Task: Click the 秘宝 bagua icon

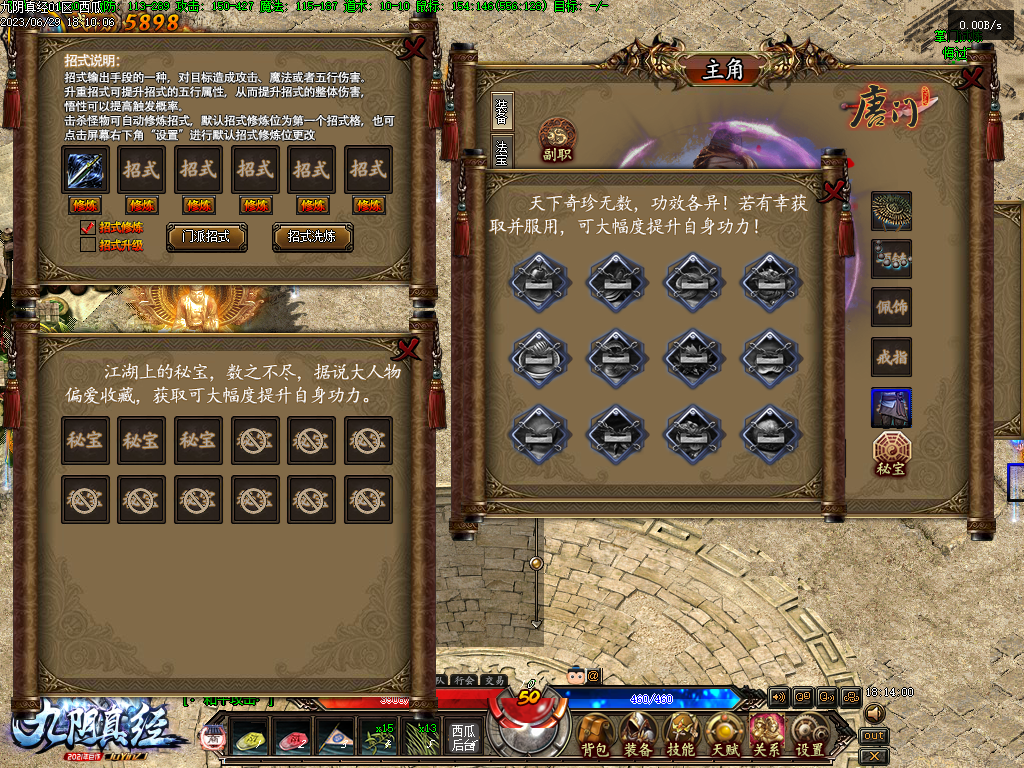Action: (890, 453)
